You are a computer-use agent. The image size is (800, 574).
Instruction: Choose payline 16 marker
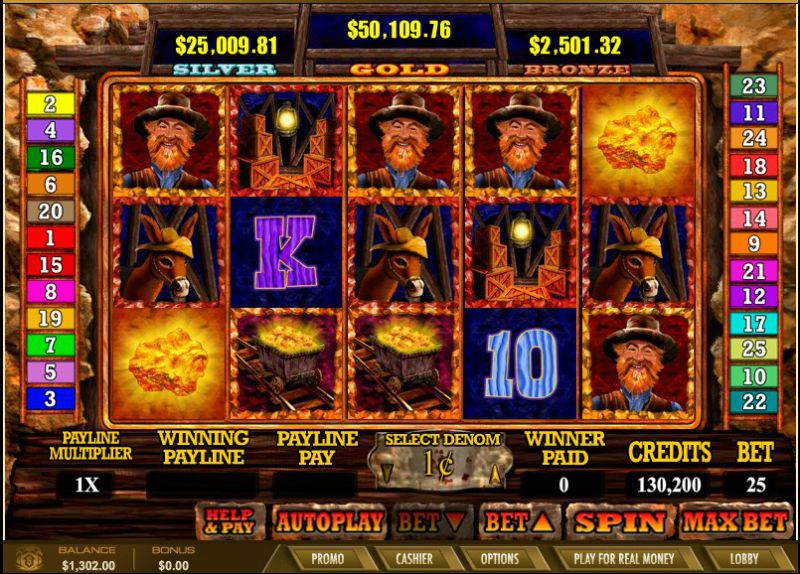50,157
